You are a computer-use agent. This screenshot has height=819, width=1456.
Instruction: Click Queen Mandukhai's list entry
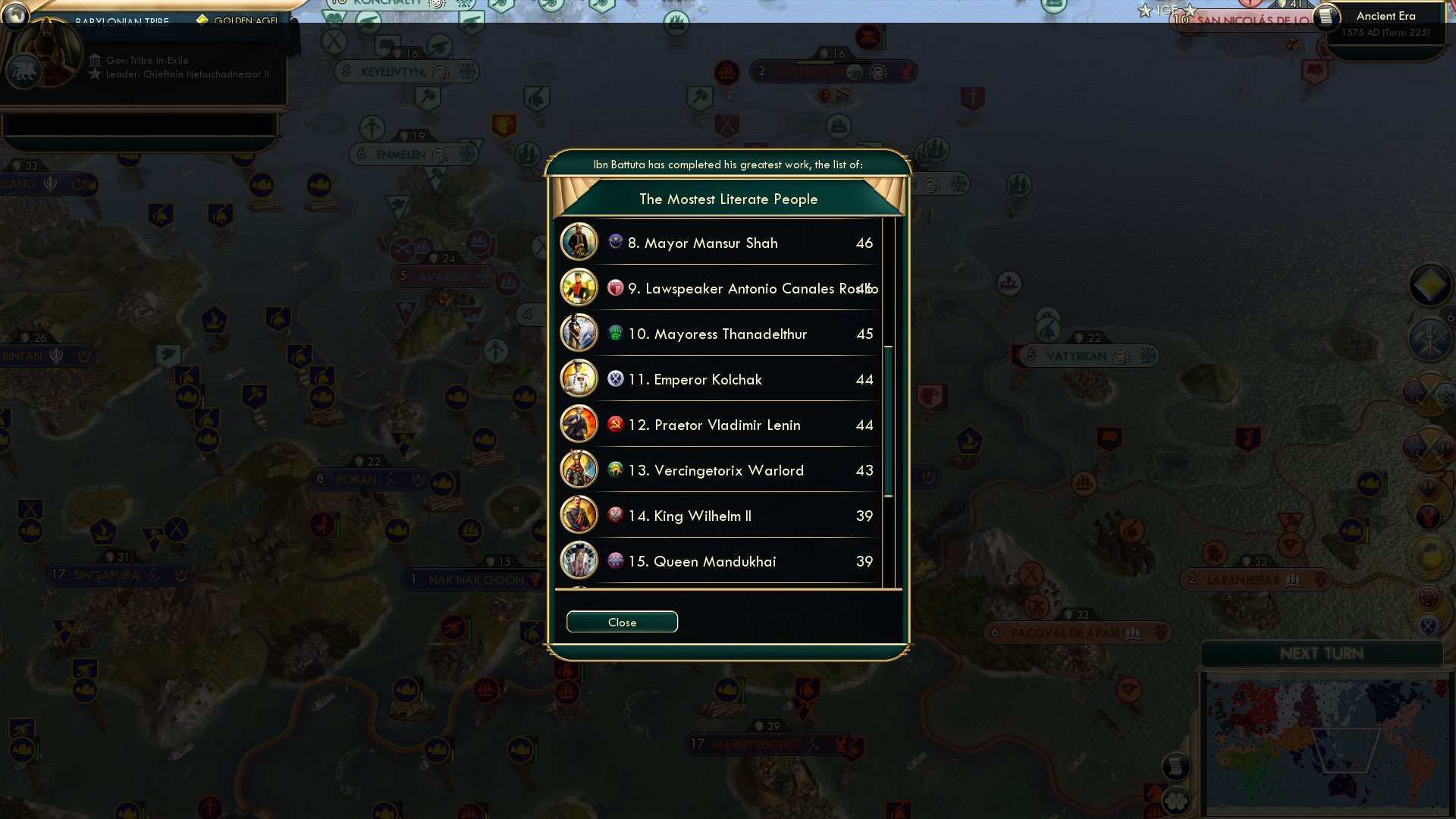tap(715, 561)
